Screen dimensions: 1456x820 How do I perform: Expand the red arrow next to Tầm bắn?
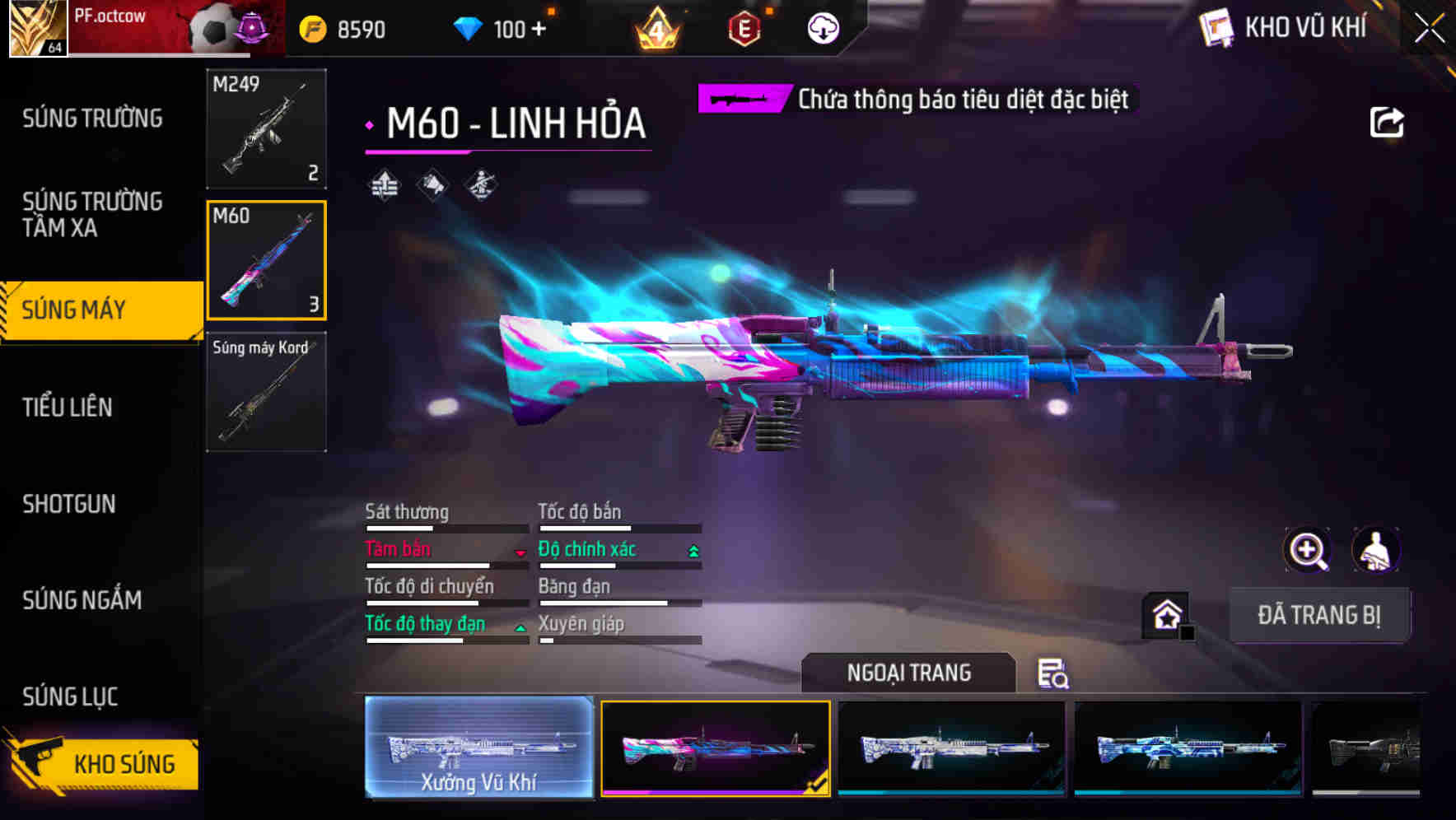521,552
